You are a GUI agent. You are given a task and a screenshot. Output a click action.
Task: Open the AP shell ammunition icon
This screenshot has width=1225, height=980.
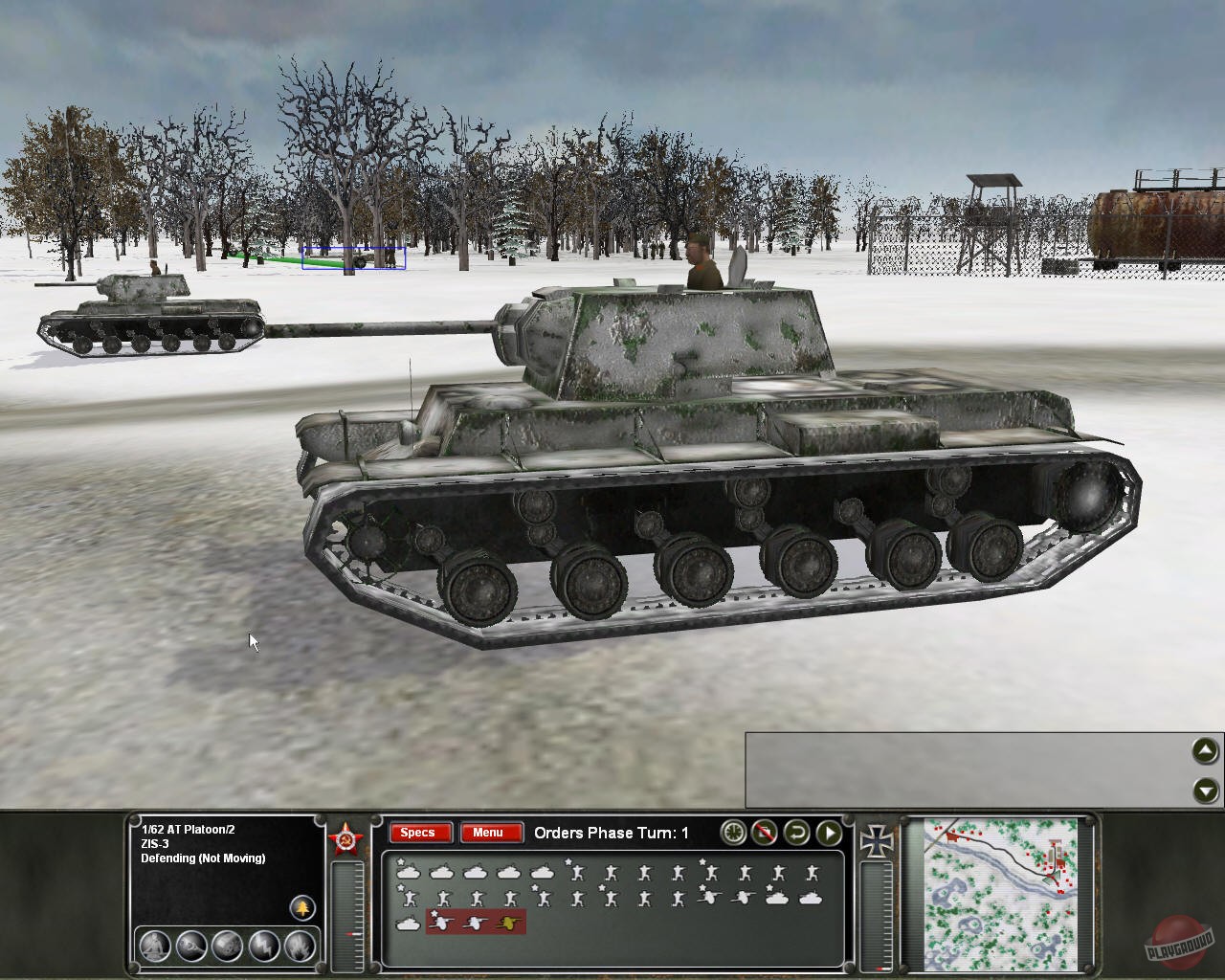point(191,947)
